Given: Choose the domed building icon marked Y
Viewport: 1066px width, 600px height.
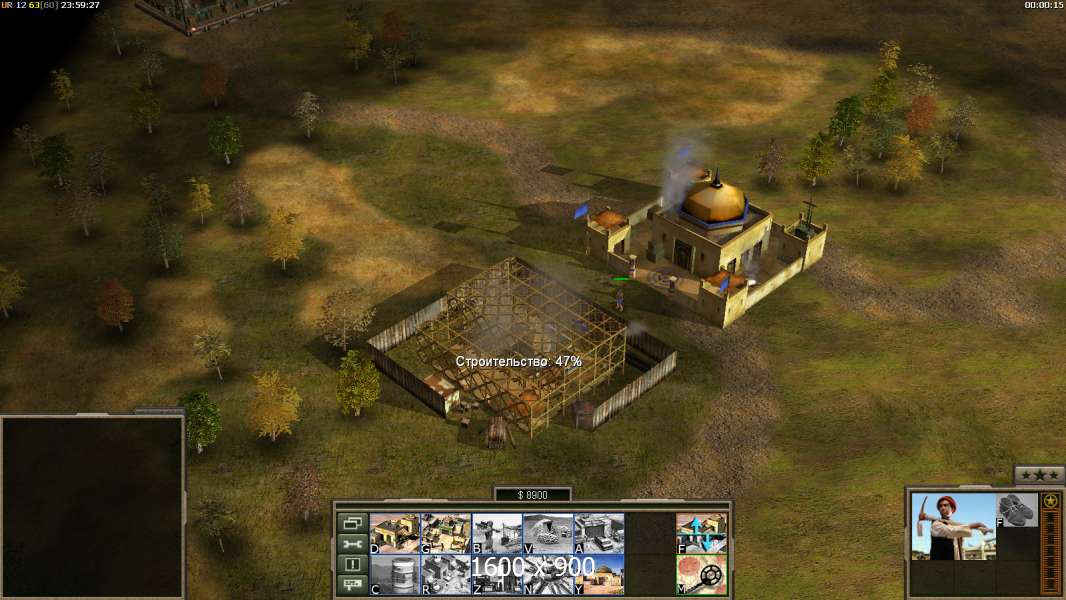Looking at the screenshot, I should coord(599,575).
